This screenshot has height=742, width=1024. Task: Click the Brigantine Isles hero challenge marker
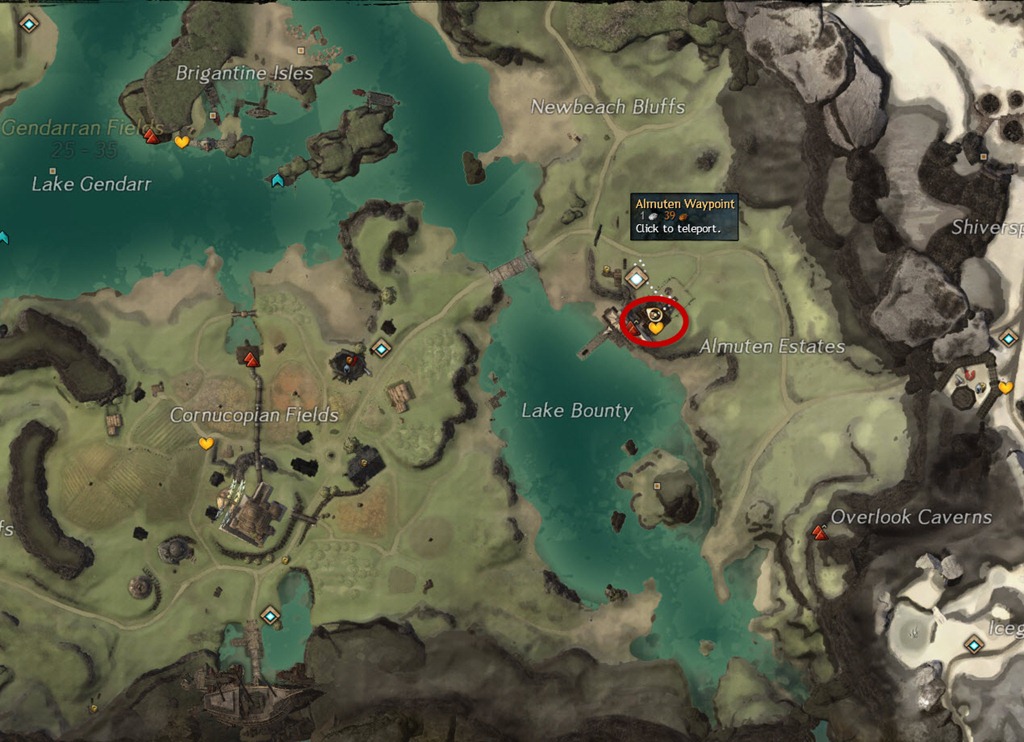click(x=152, y=136)
